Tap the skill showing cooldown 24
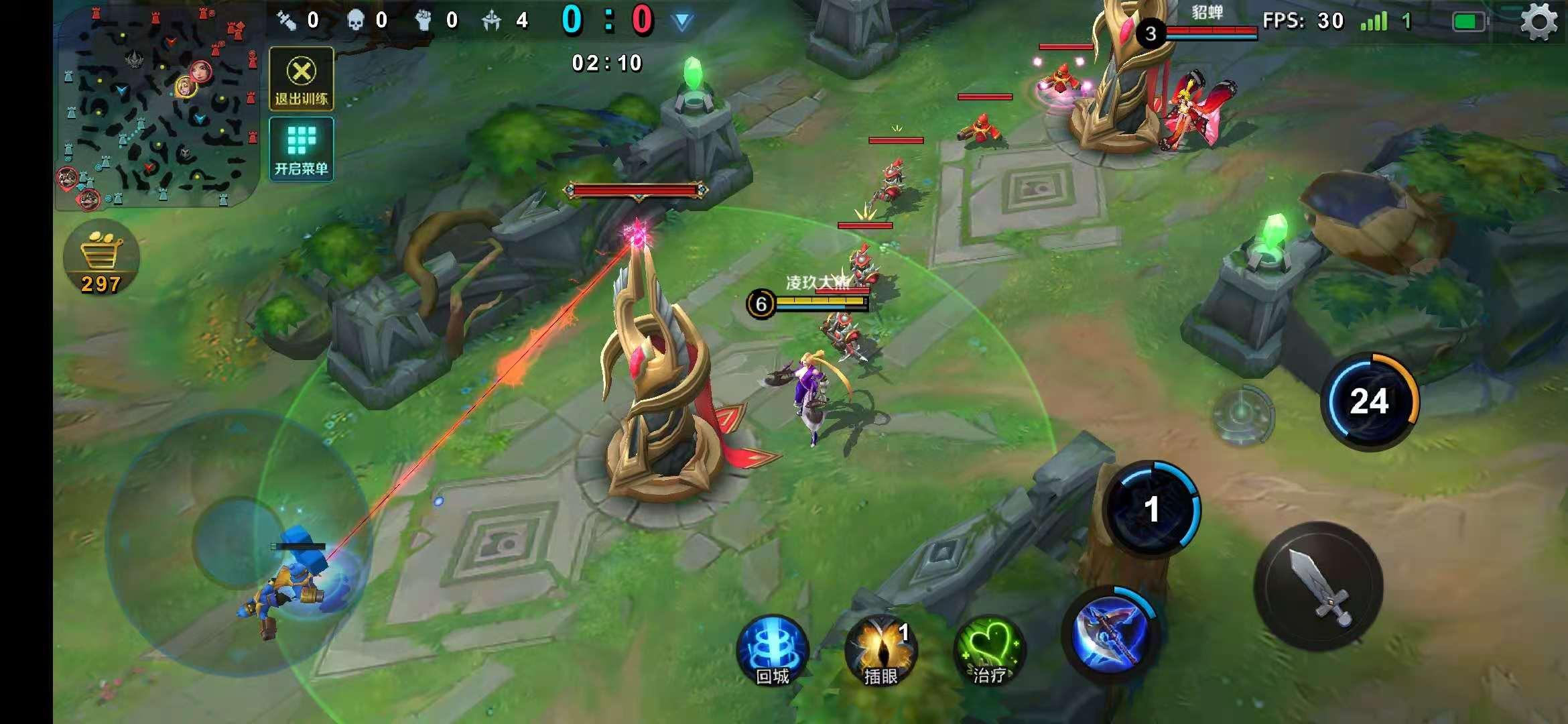Image resolution: width=1568 pixels, height=724 pixels. click(1369, 402)
